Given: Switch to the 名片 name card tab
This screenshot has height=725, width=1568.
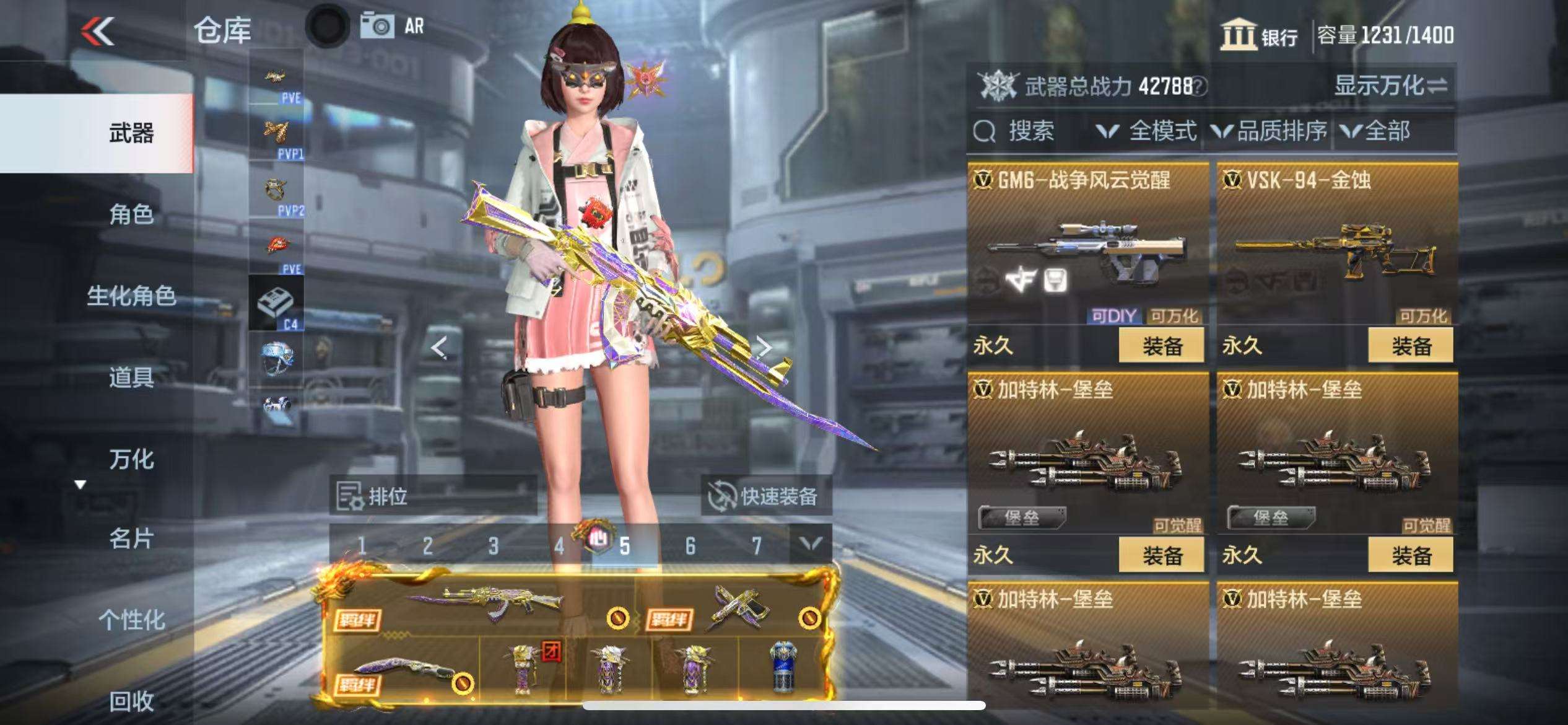Looking at the screenshot, I should click(131, 538).
